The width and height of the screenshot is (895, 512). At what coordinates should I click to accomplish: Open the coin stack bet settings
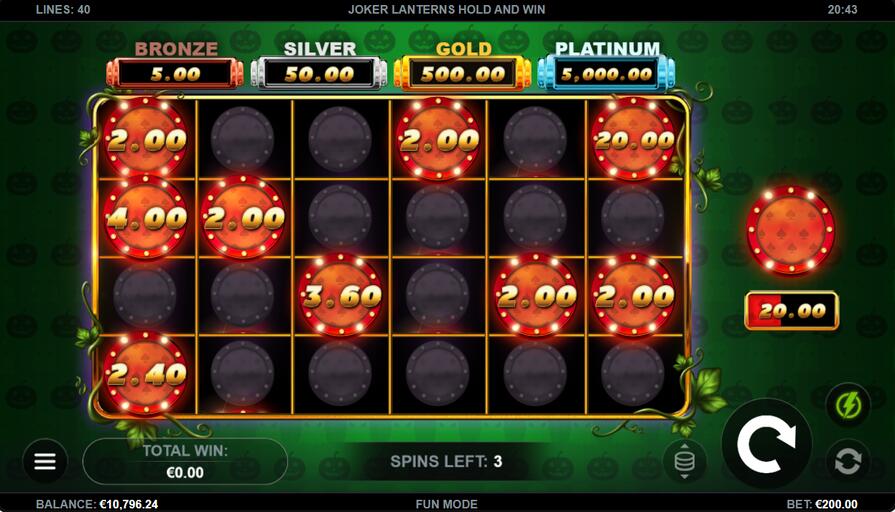pos(684,461)
